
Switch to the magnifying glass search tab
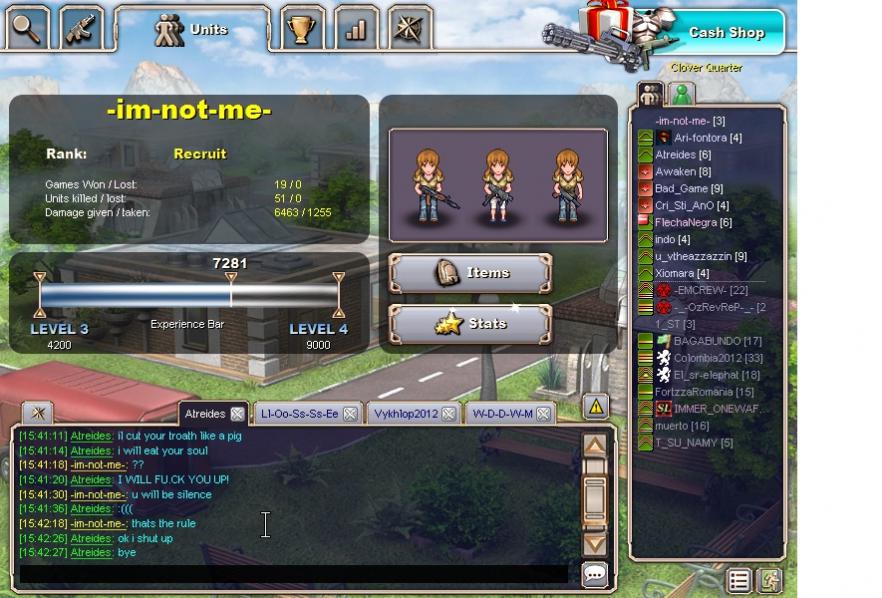click(27, 29)
